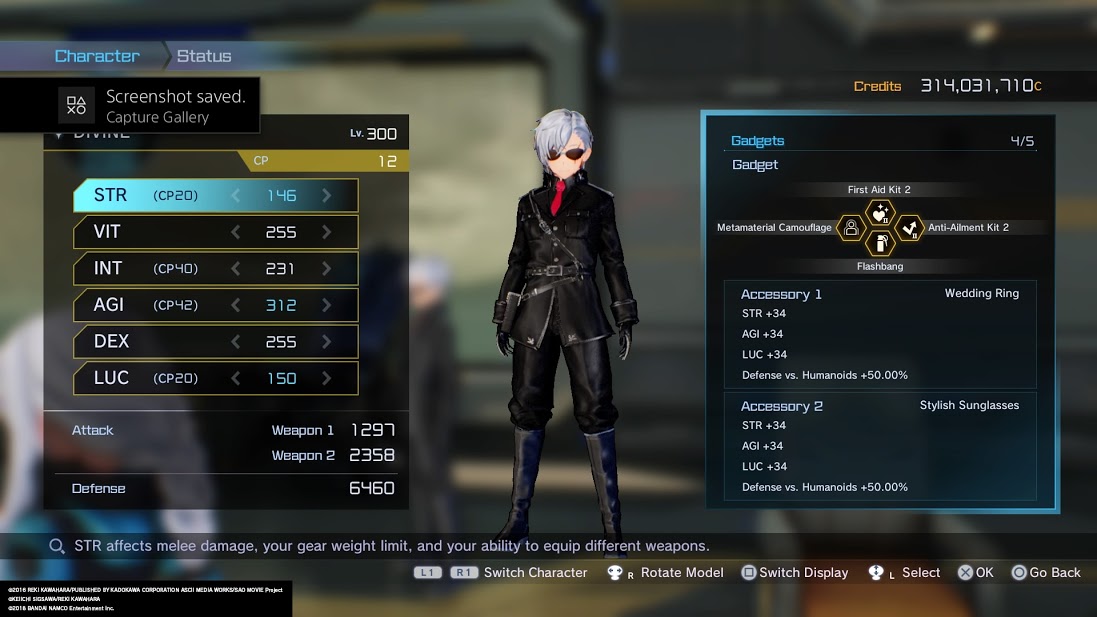The height and width of the screenshot is (617, 1097).
Task: Pick the DEX stat row
Action: click(x=215, y=341)
